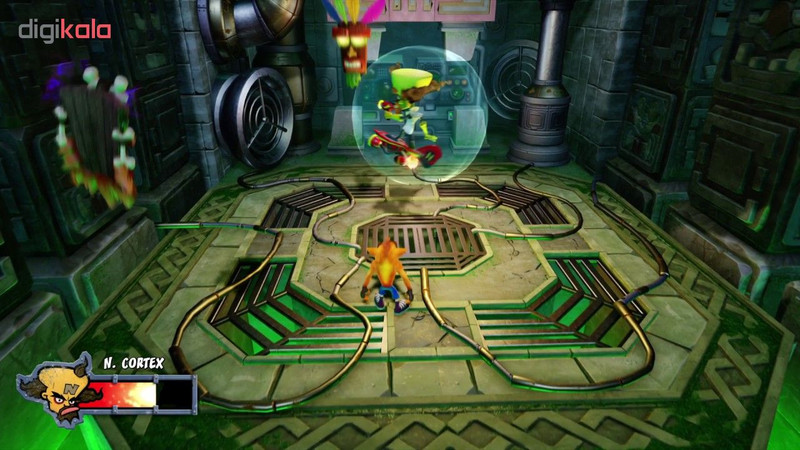
Task: Click the digikala logo watermark
Action: point(64,30)
